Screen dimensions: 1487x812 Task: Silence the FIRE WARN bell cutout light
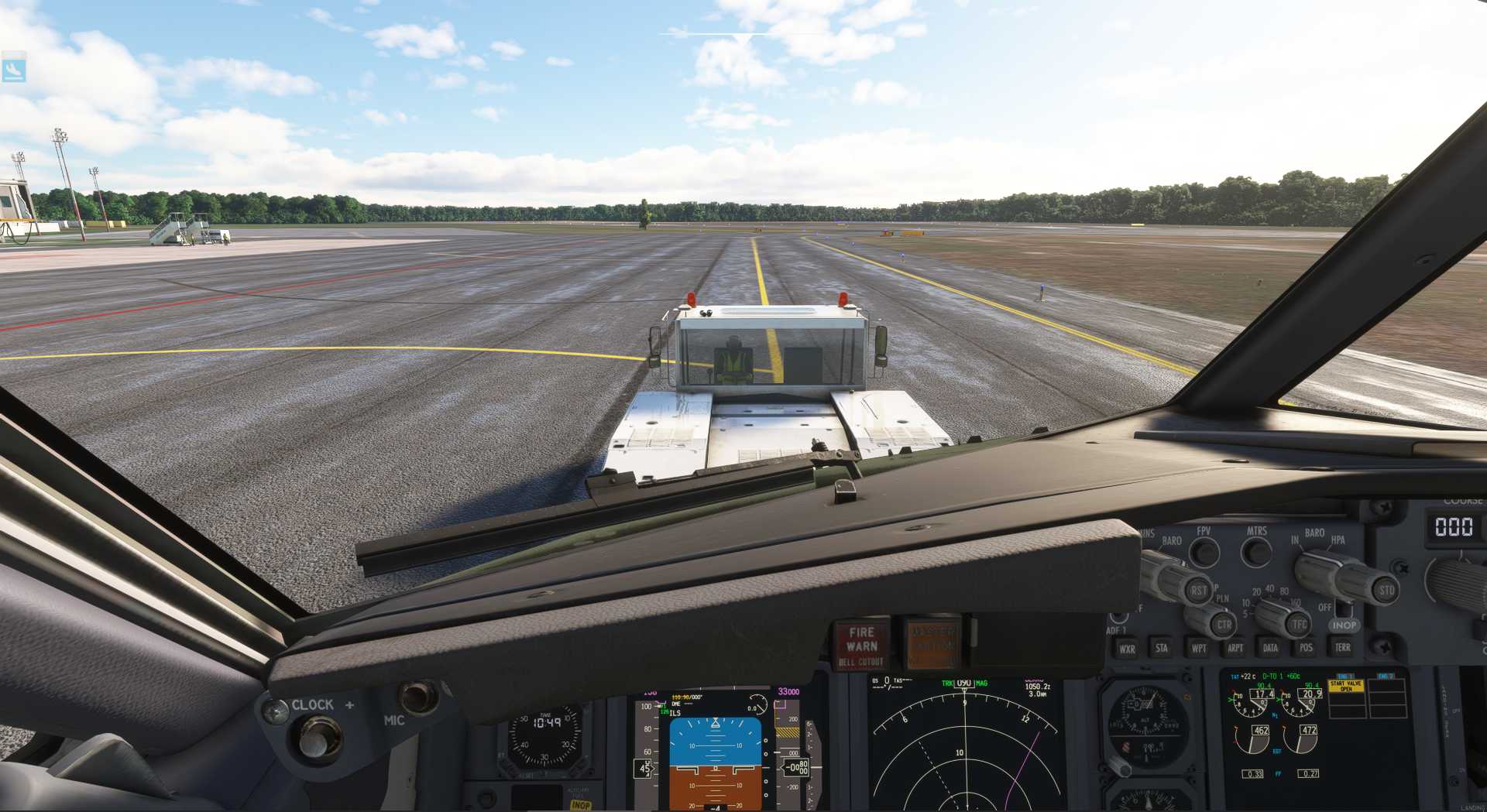click(x=860, y=644)
